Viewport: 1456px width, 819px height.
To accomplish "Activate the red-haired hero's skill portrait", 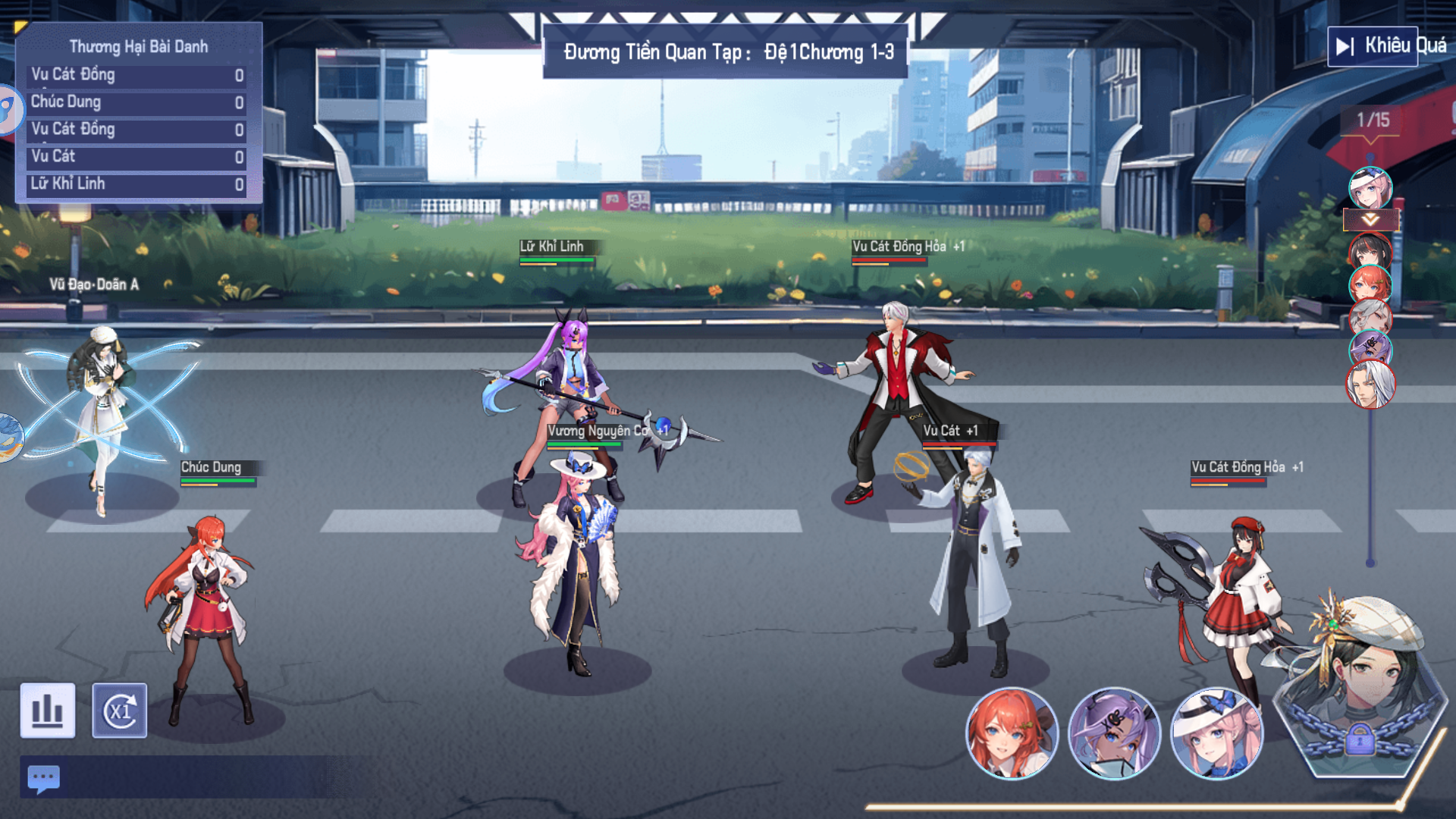I will (x=1011, y=733).
